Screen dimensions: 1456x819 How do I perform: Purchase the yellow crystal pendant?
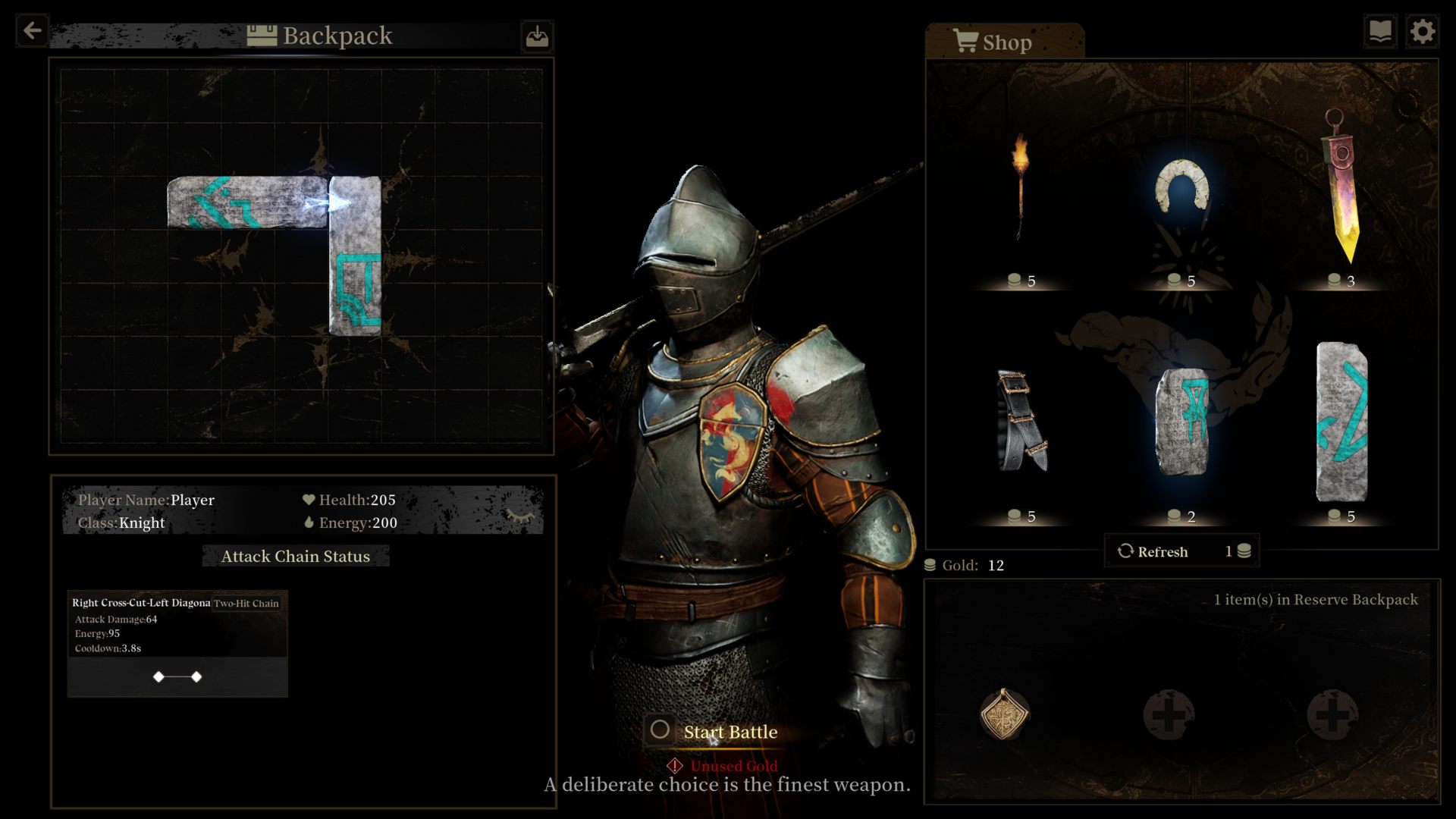(1342, 190)
